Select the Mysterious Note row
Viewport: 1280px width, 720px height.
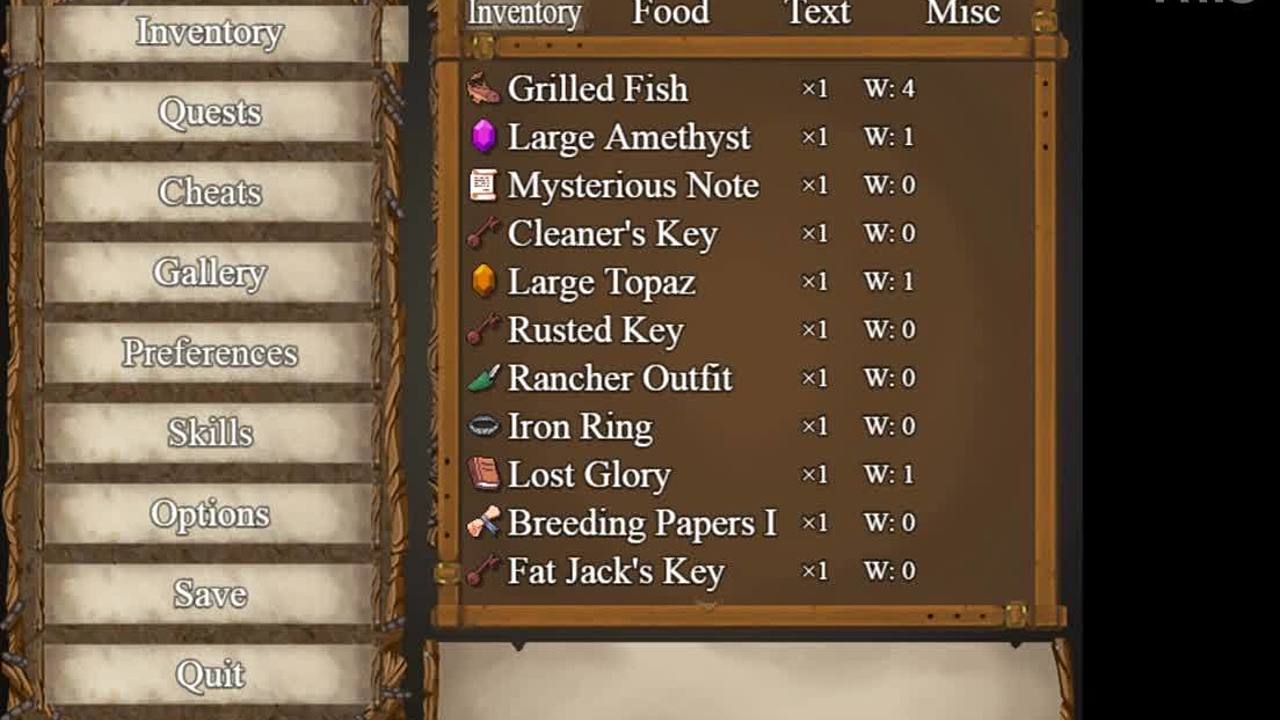click(x=632, y=185)
